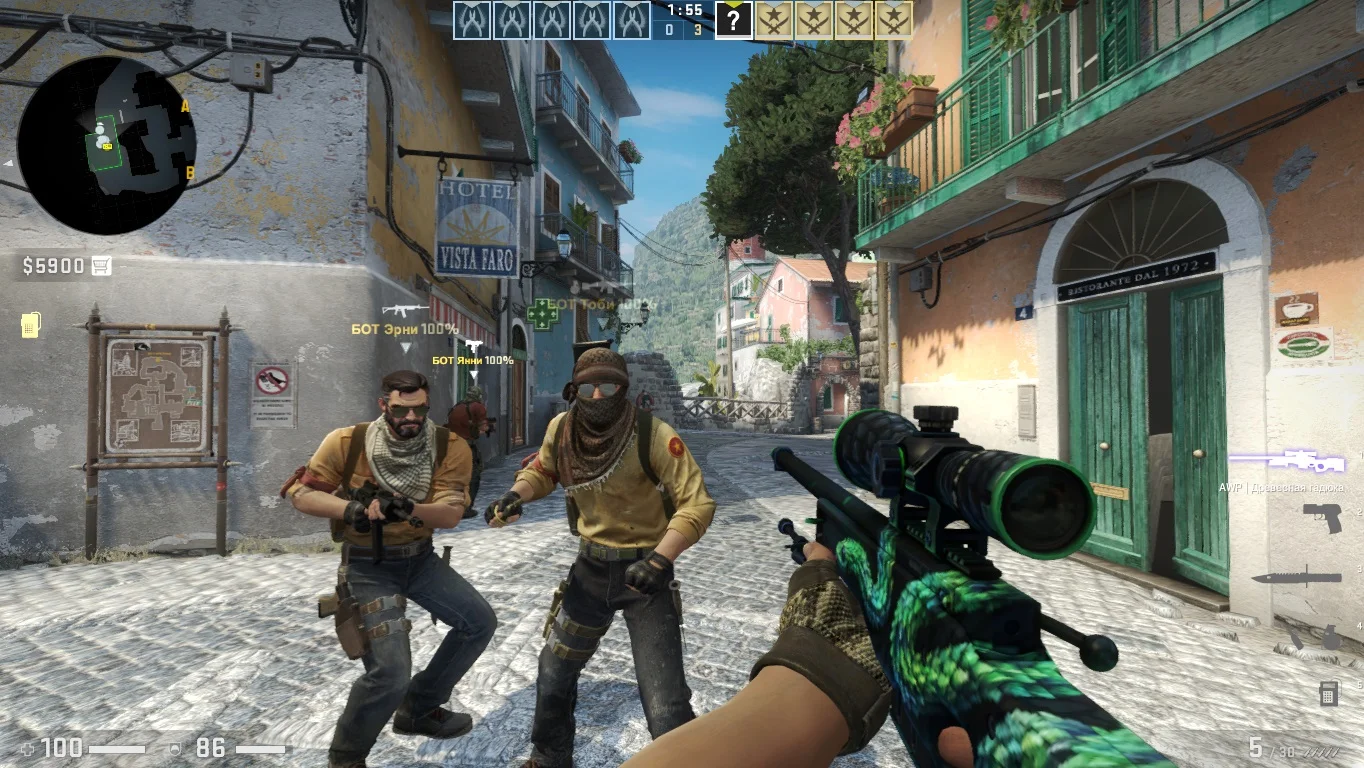The image size is (1364, 768).
Task: Click the circular radar minimap
Action: [x=106, y=144]
